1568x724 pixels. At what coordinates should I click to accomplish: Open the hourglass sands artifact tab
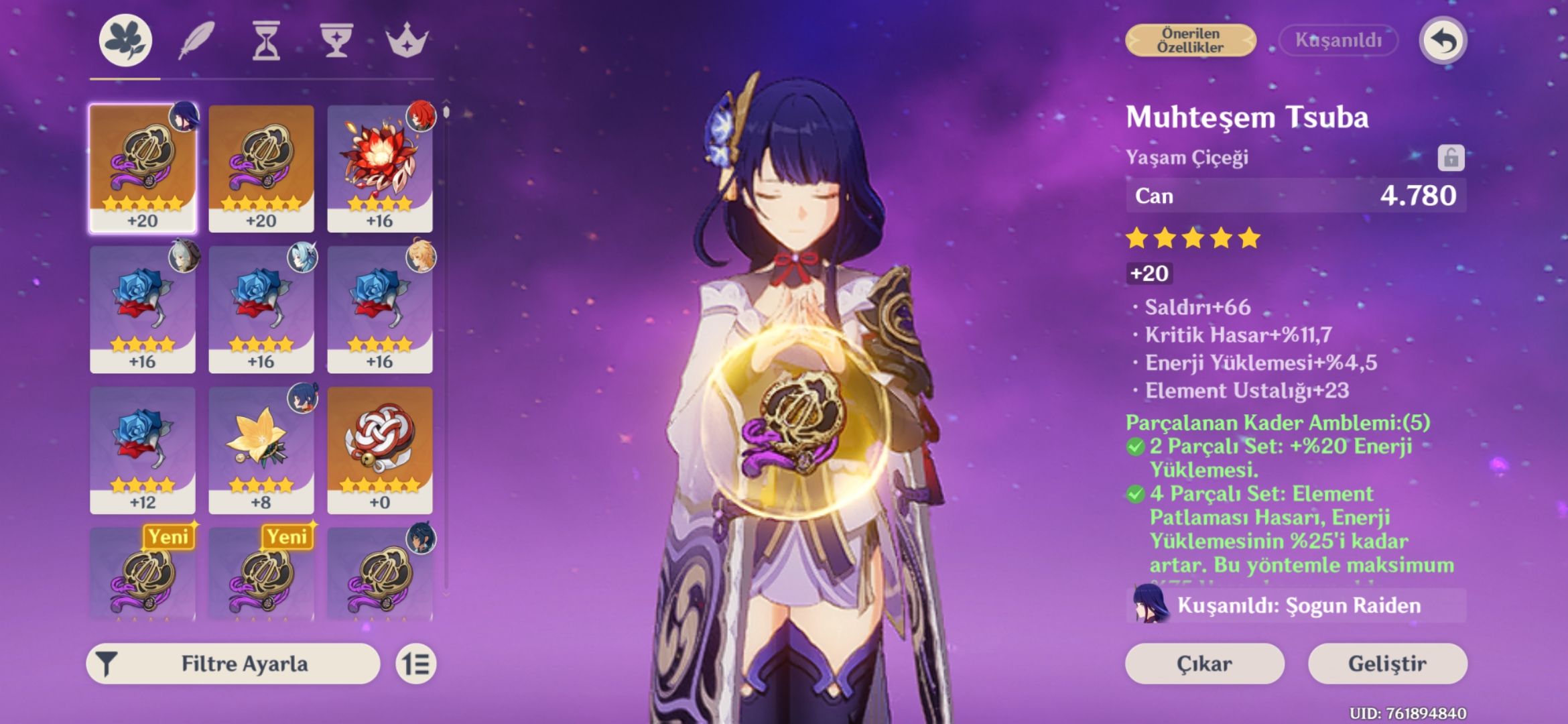pyautogui.click(x=266, y=41)
